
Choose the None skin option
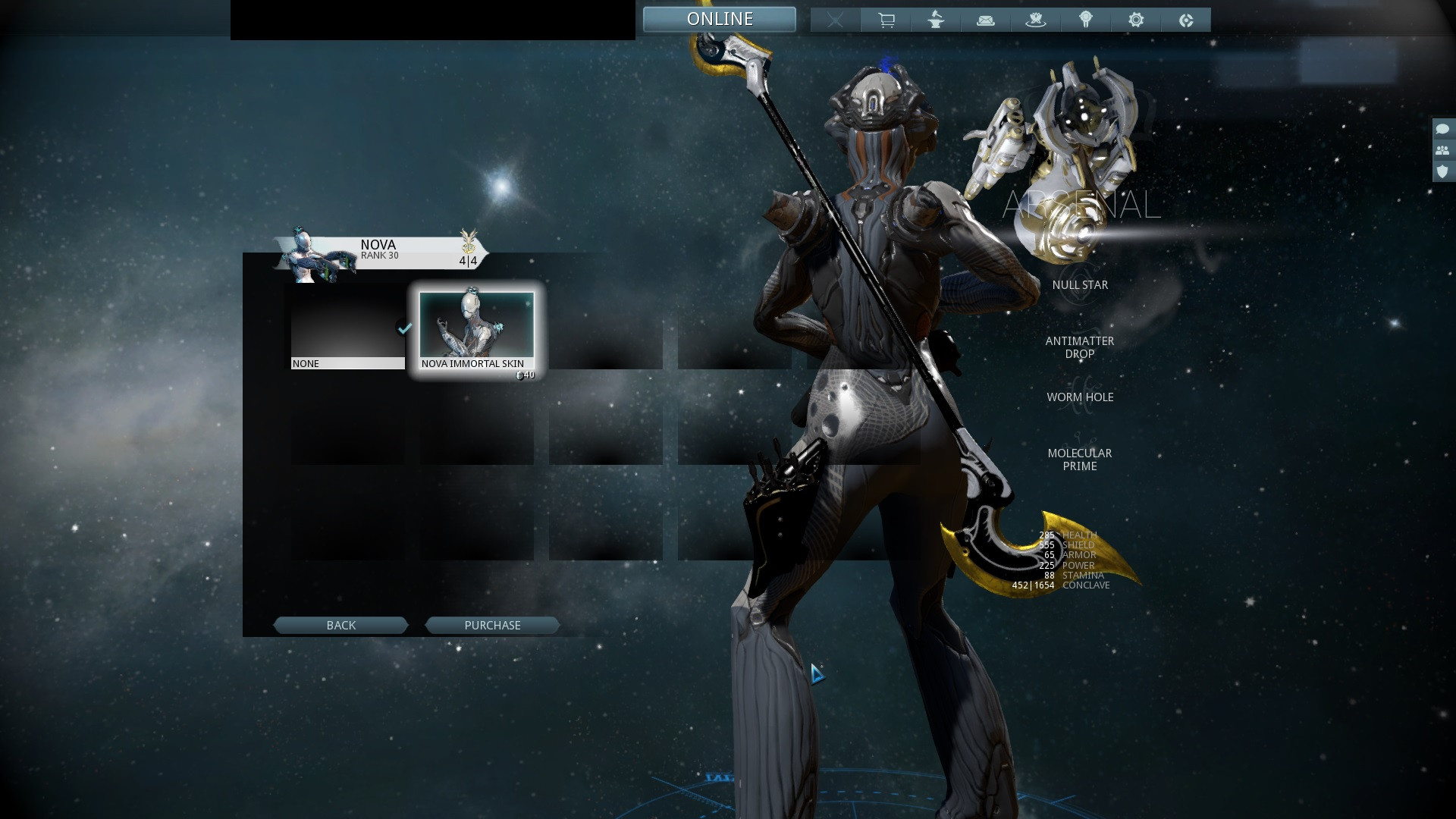(347, 331)
